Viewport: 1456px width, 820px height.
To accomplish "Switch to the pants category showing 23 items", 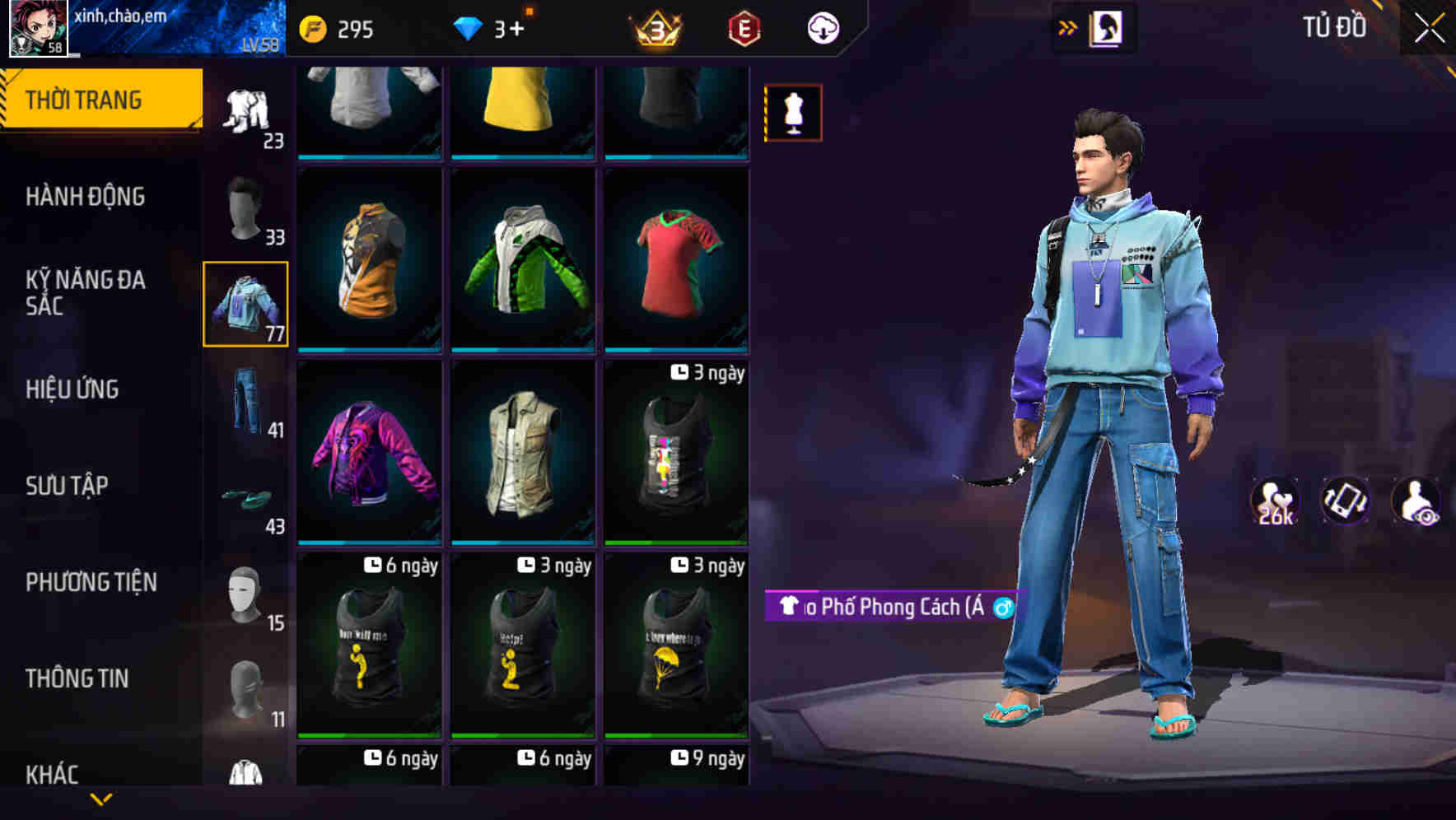I will tap(245, 107).
